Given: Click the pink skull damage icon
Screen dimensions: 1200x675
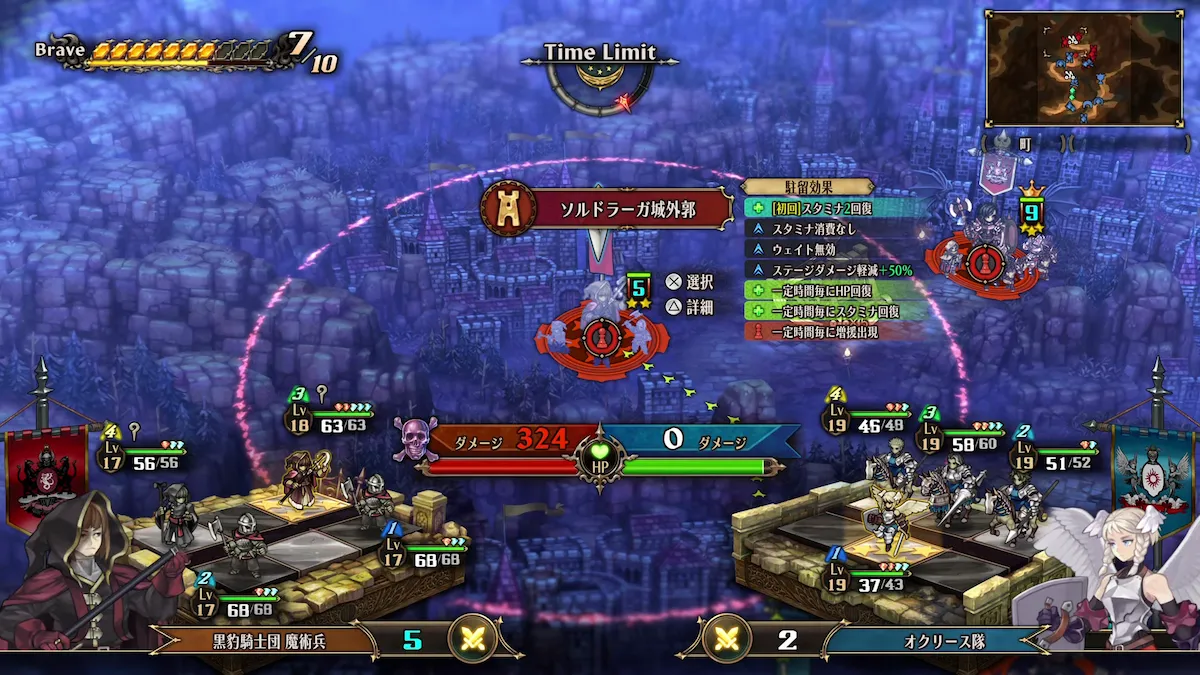Looking at the screenshot, I should pyautogui.click(x=414, y=439).
